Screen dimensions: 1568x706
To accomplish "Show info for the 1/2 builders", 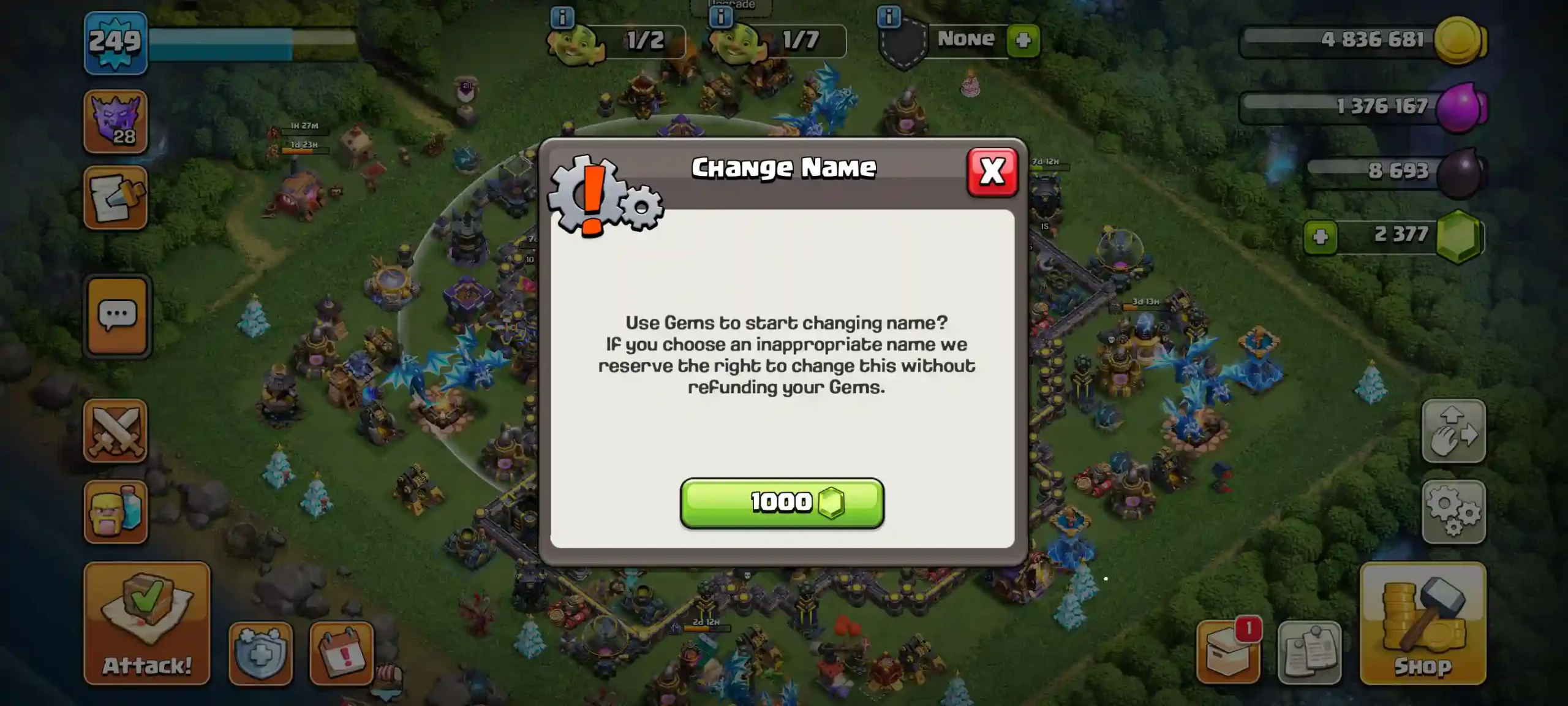I will click(562, 17).
